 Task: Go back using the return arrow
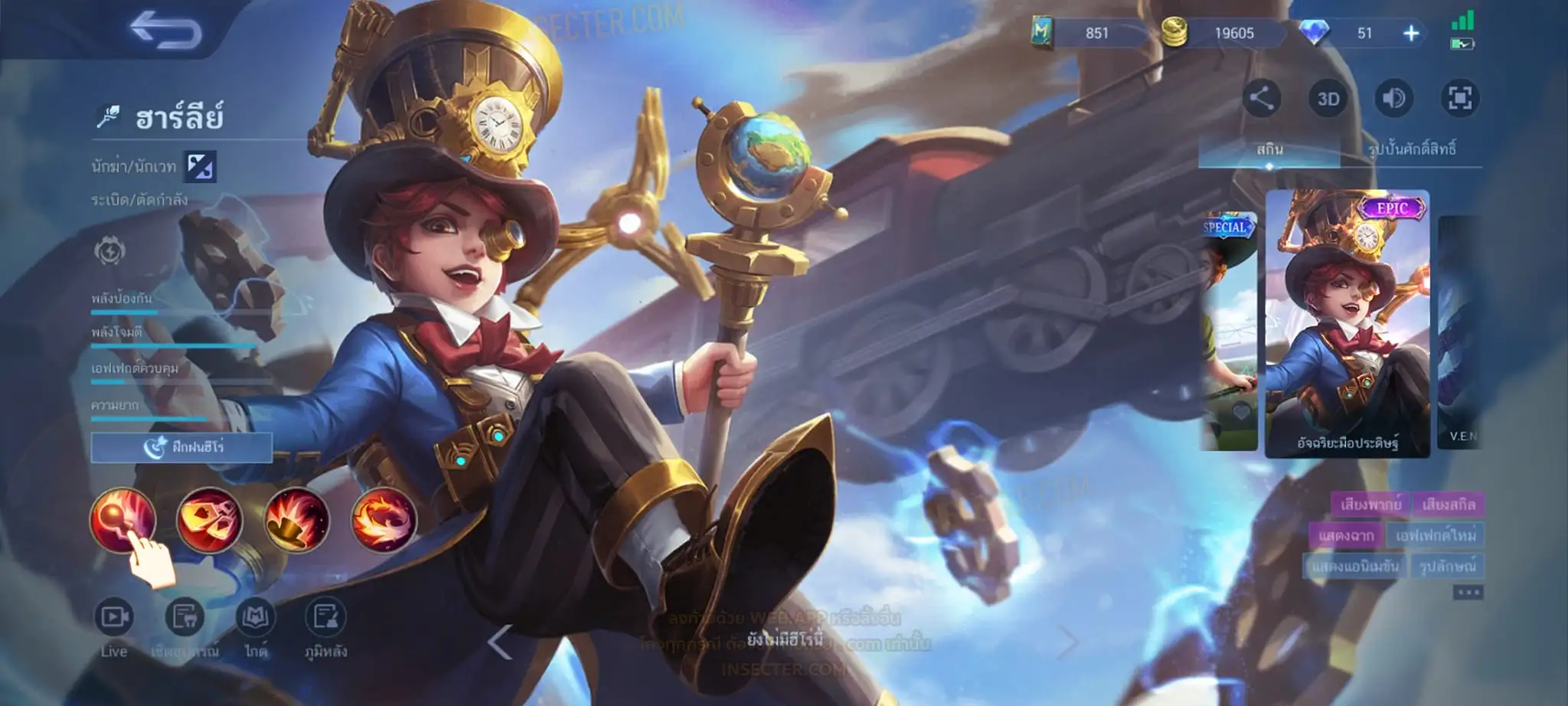pyautogui.click(x=165, y=31)
